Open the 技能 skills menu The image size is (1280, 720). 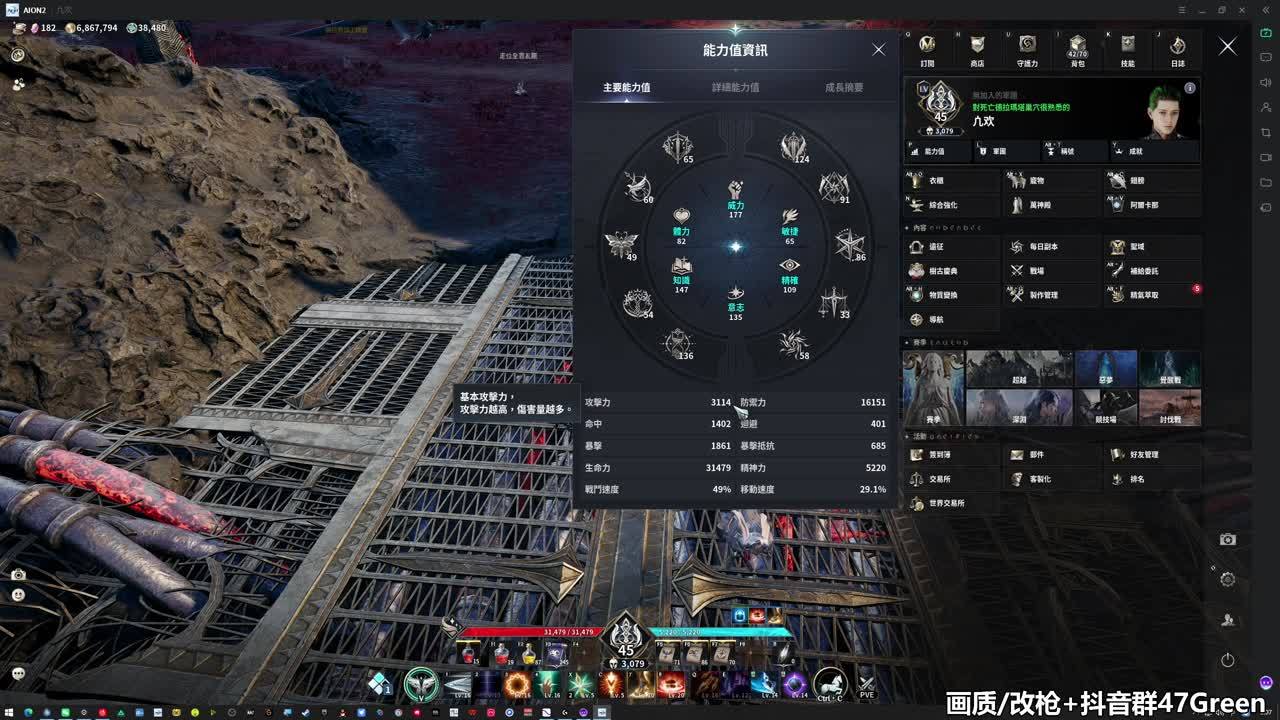pos(1127,49)
